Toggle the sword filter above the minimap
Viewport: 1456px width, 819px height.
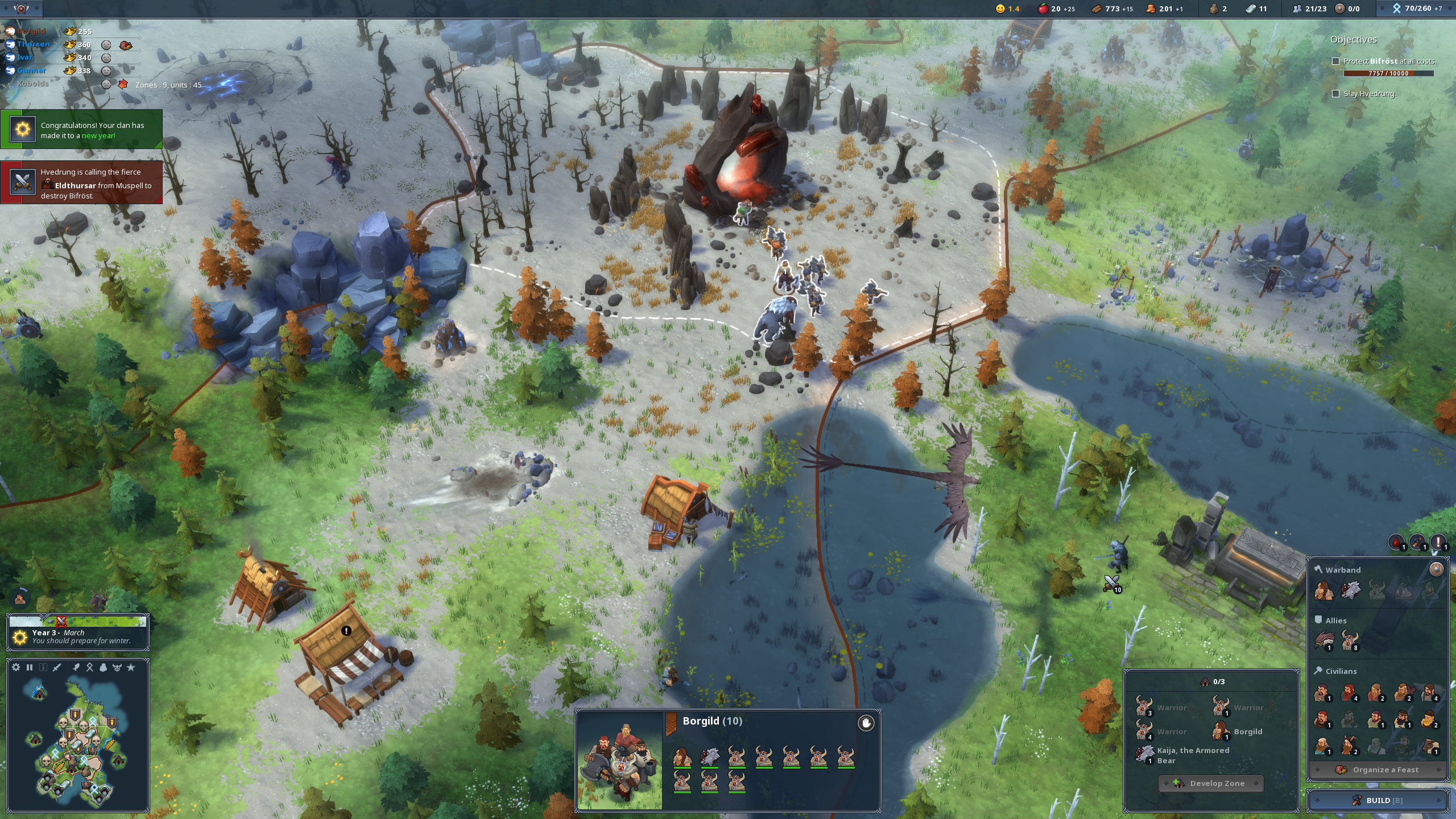pyautogui.click(x=57, y=667)
